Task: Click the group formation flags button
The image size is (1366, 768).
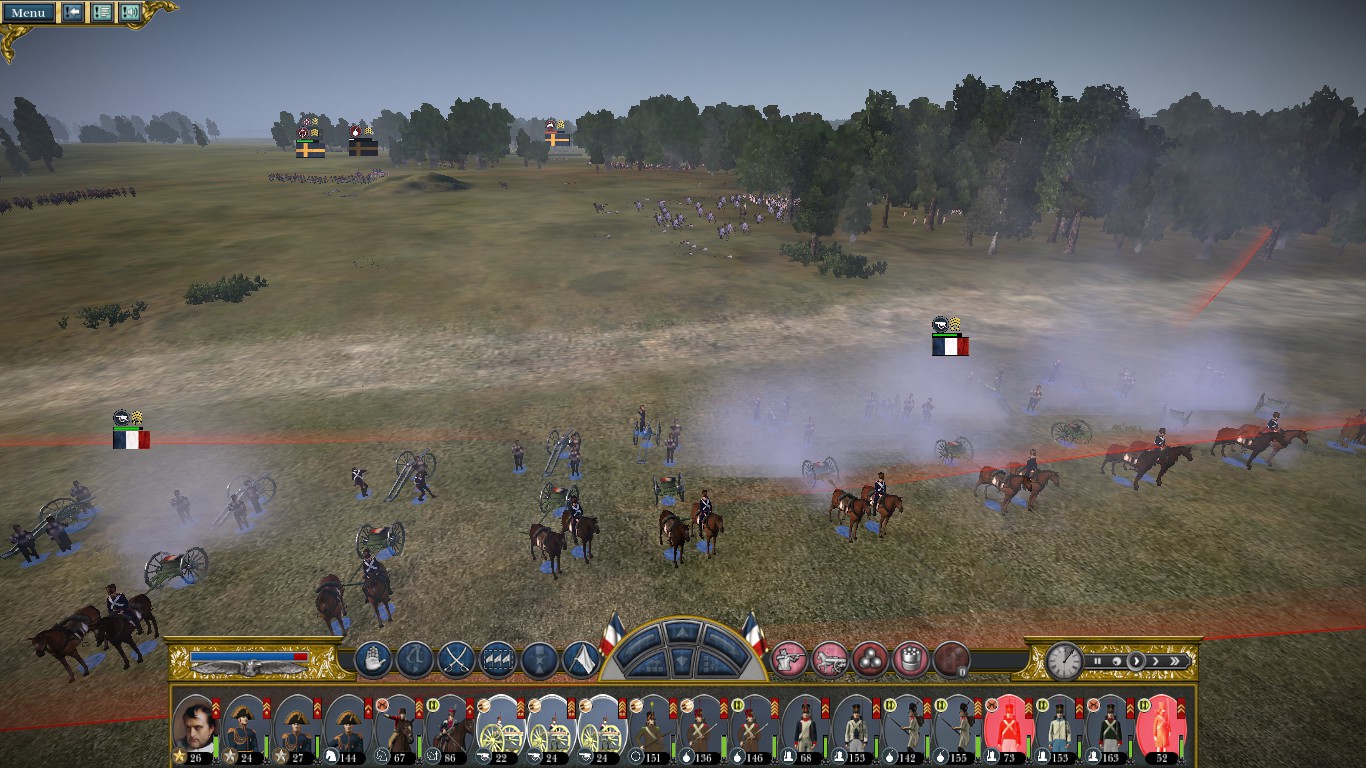Action: coord(498,659)
